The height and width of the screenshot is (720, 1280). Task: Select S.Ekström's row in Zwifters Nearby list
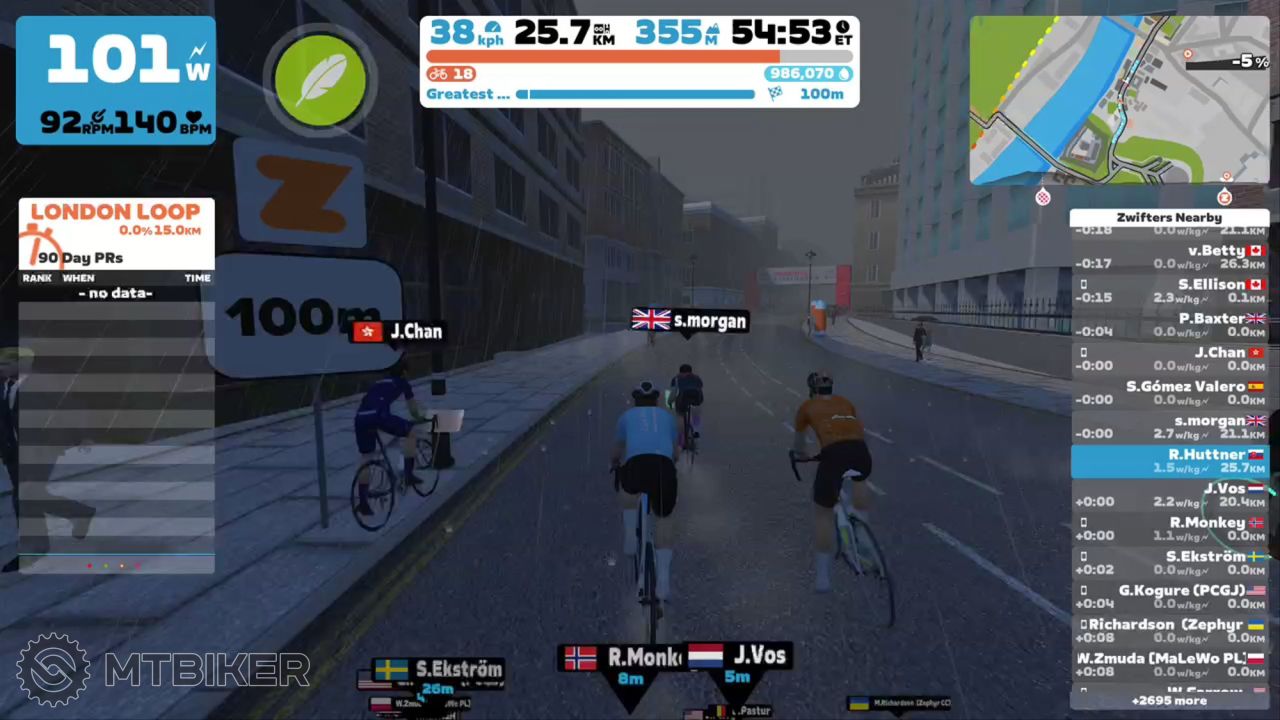pos(1169,563)
